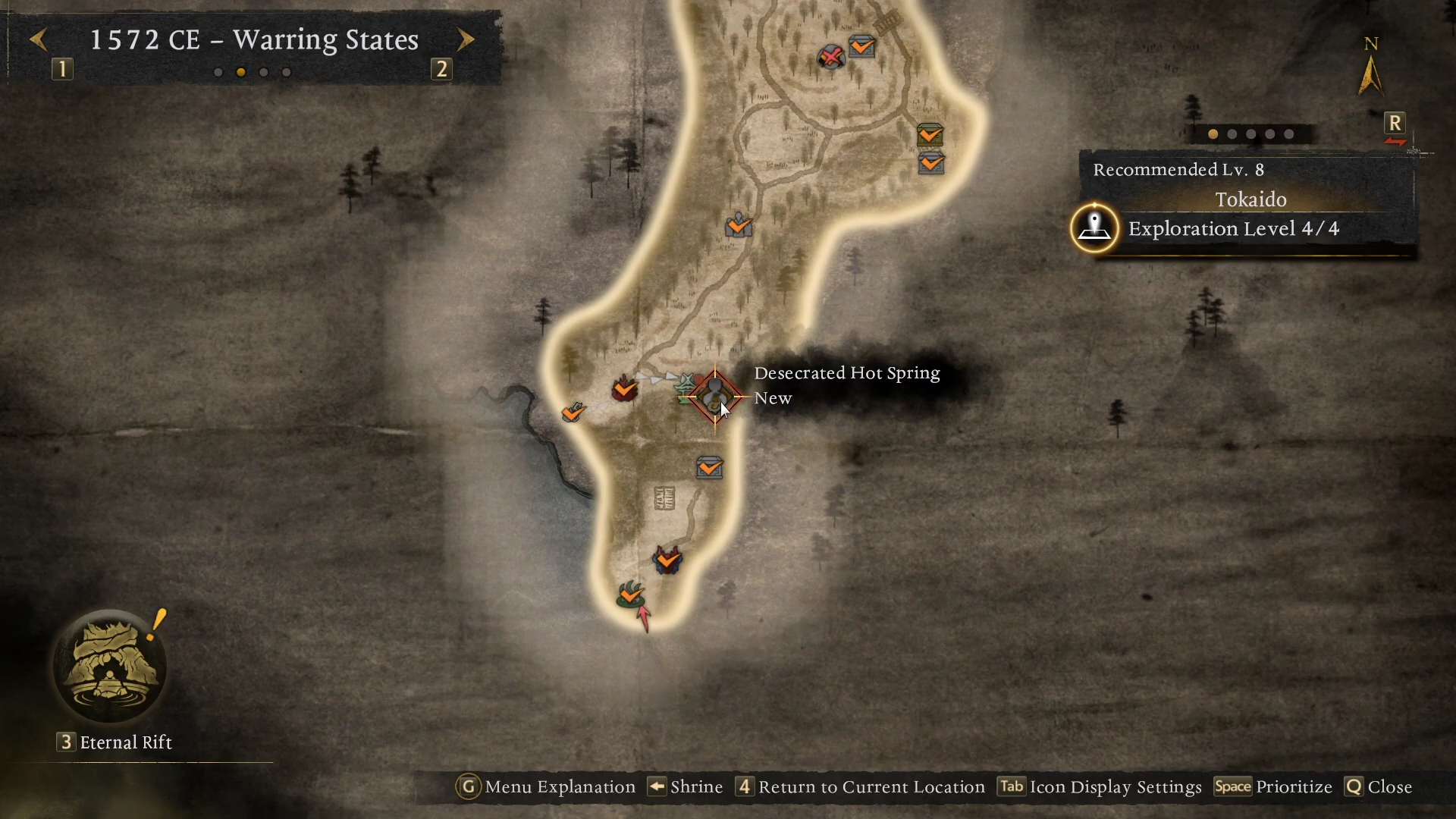The image size is (1456, 819).
Task: Open the Shrine option in the bottom bar
Action: (x=685, y=787)
